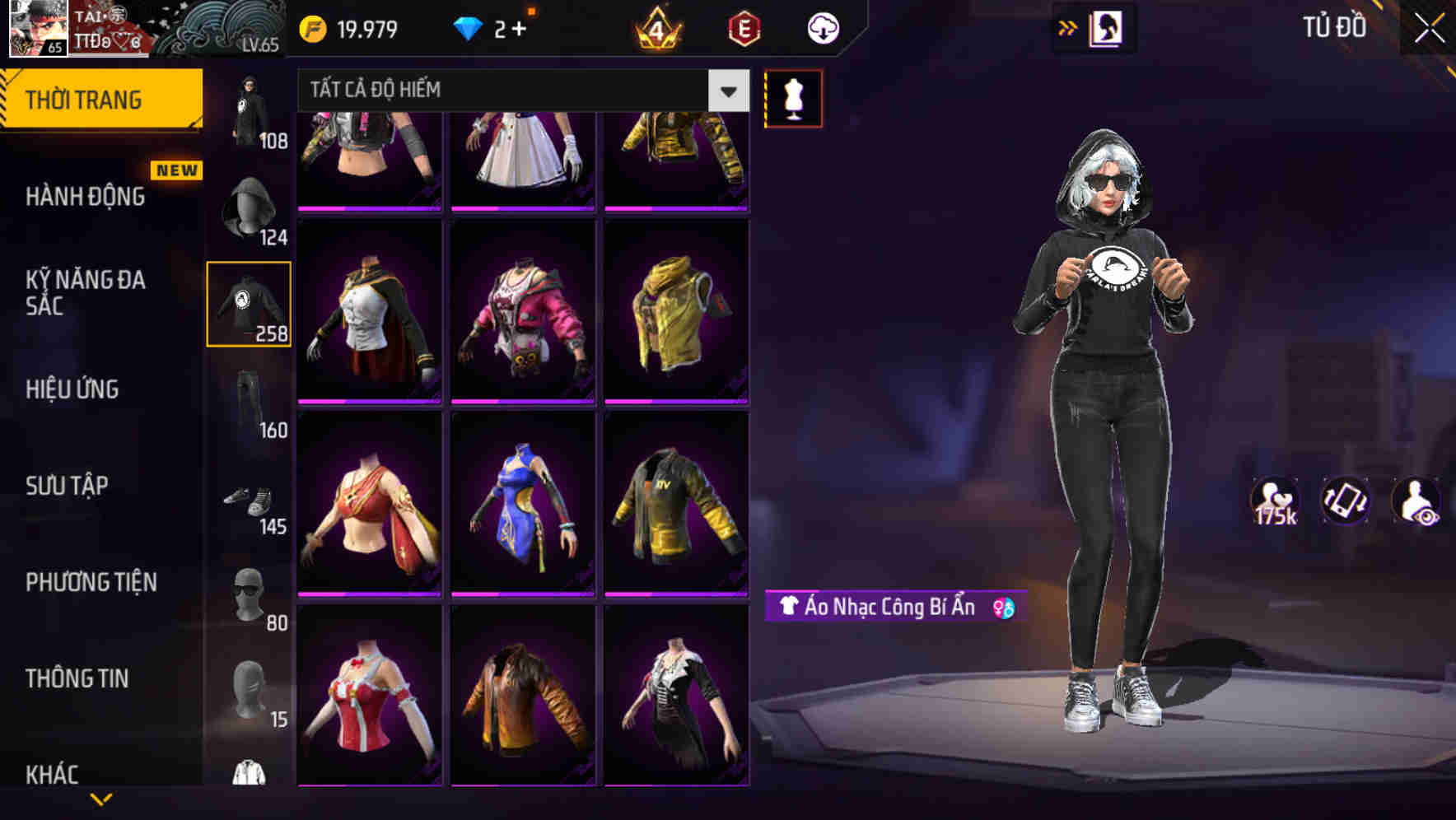
Task: Expand the chevron below KHÁC
Action: [x=101, y=799]
